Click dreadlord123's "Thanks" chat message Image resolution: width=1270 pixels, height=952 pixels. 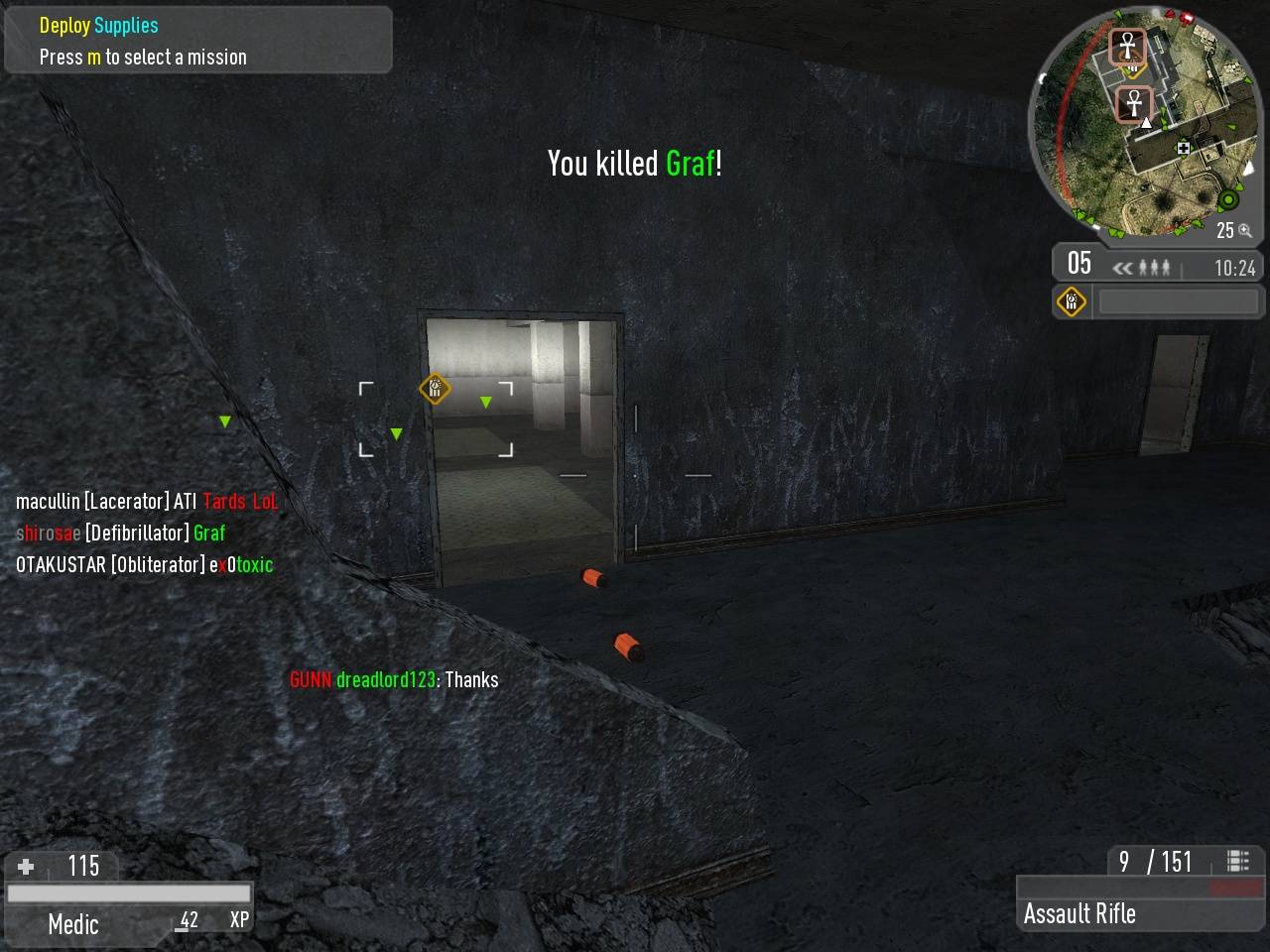tap(394, 680)
